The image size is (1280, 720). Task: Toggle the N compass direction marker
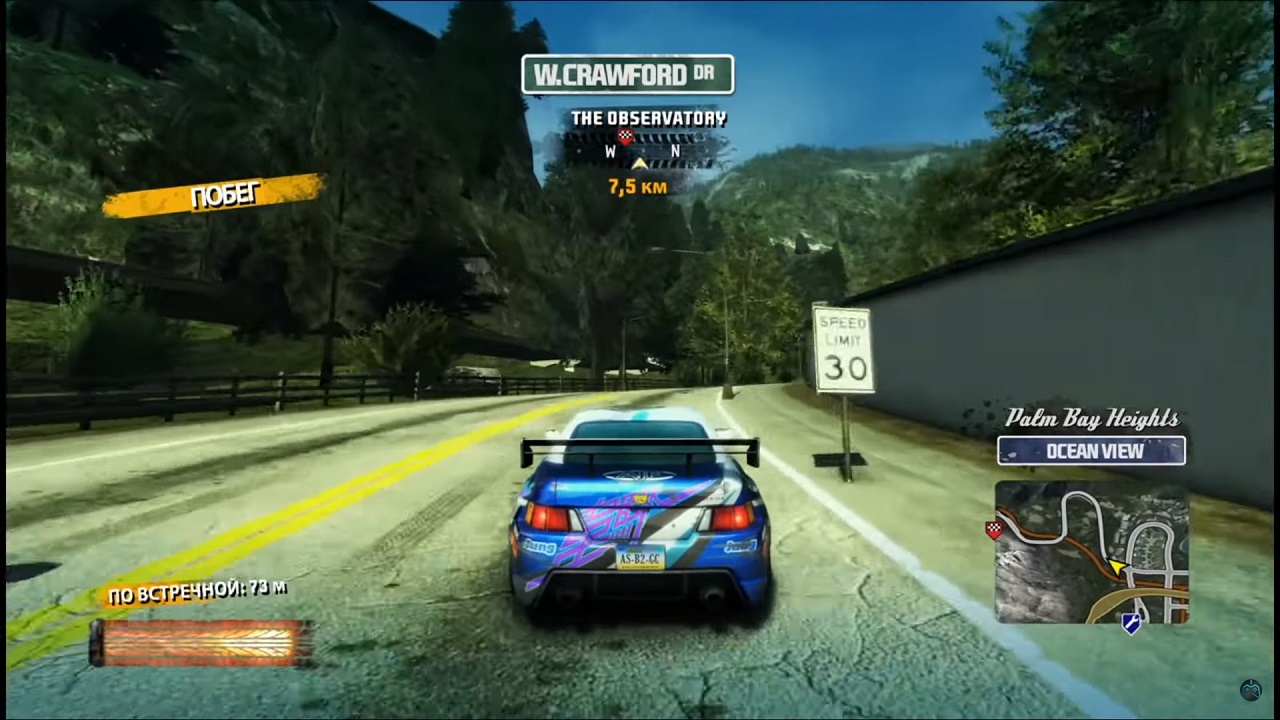coord(676,150)
